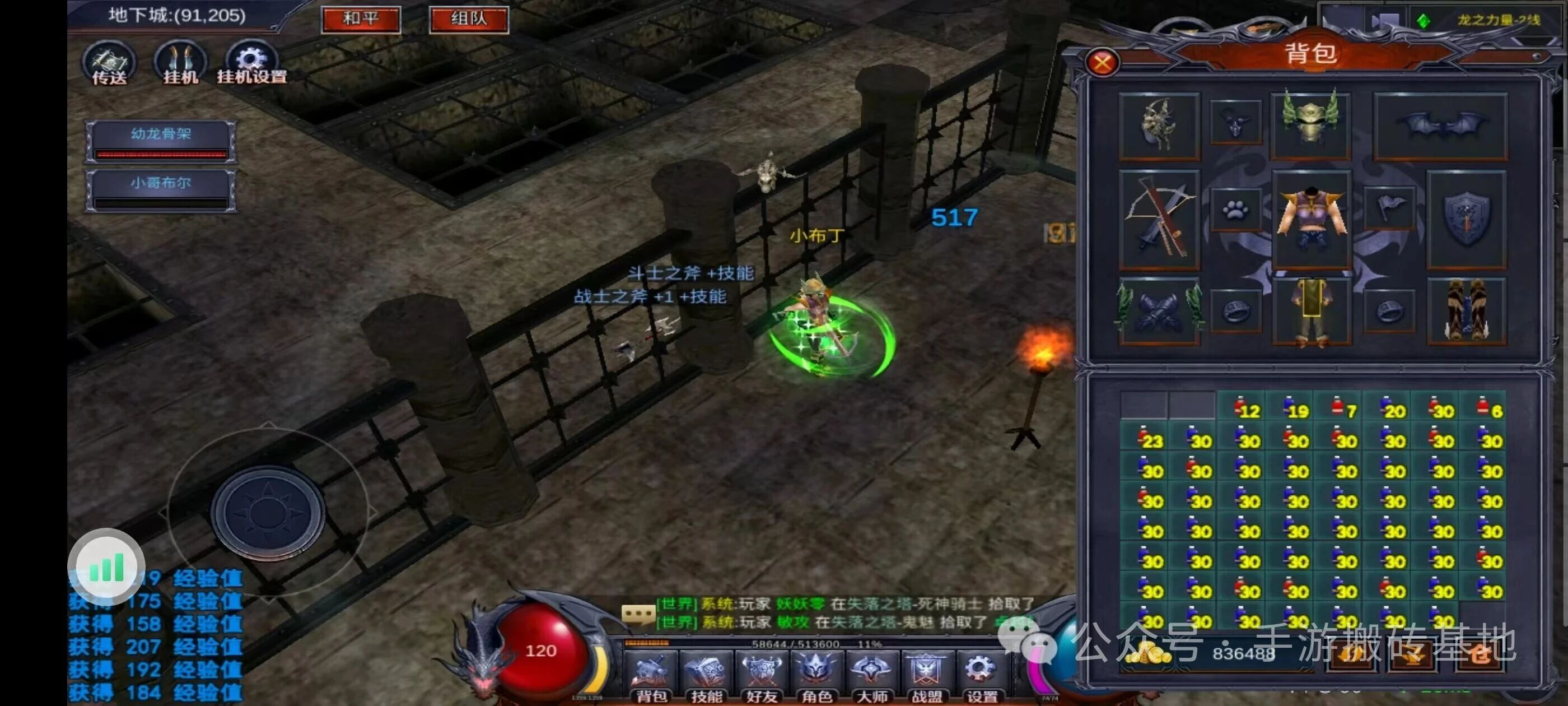Open the 组队 team button
Viewport: 1568px width, 706px height.
468,19
